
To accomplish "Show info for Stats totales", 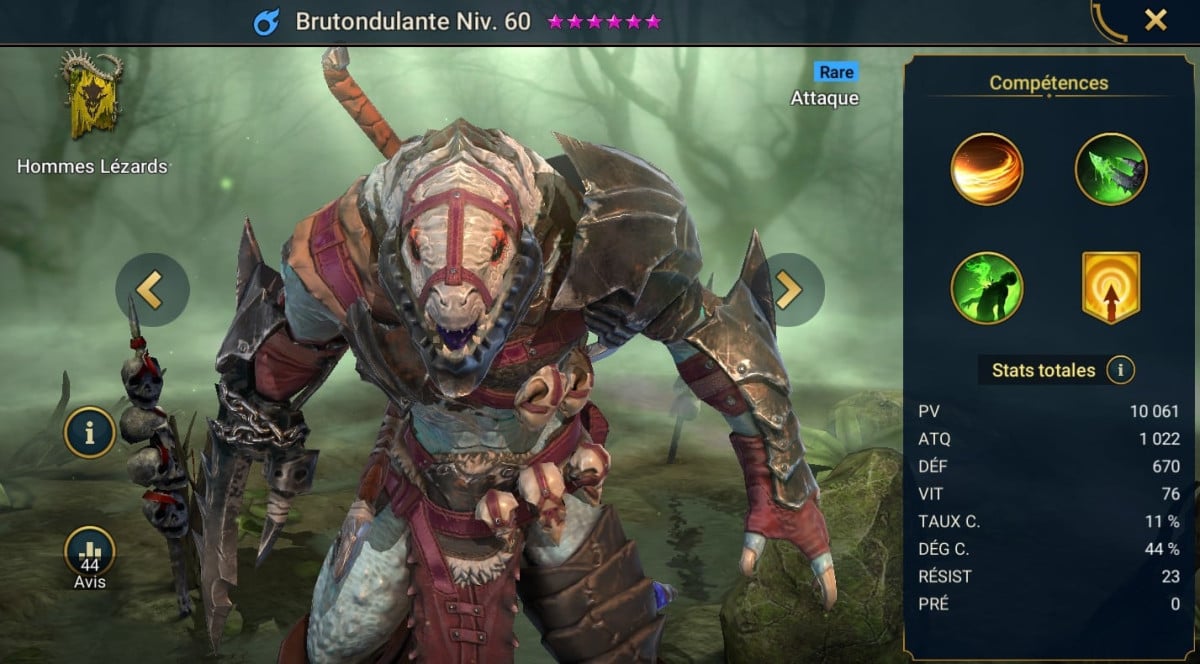I will (x=1120, y=371).
